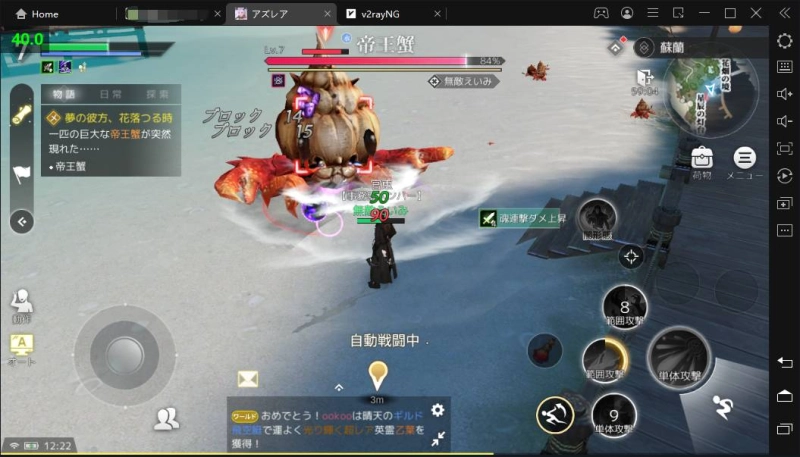
Task: Activate the 範囲攻撃 skill on 8 cooldown
Action: [x=626, y=308]
